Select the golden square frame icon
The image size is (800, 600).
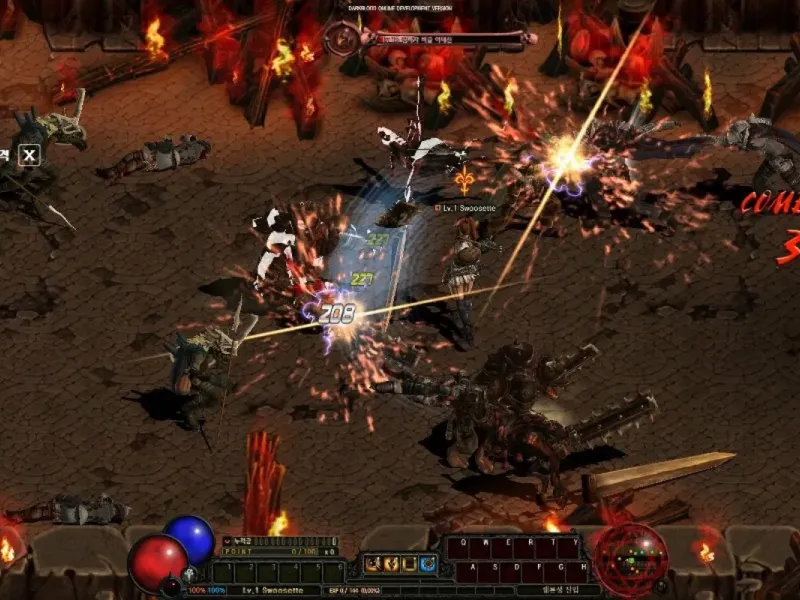(410, 565)
